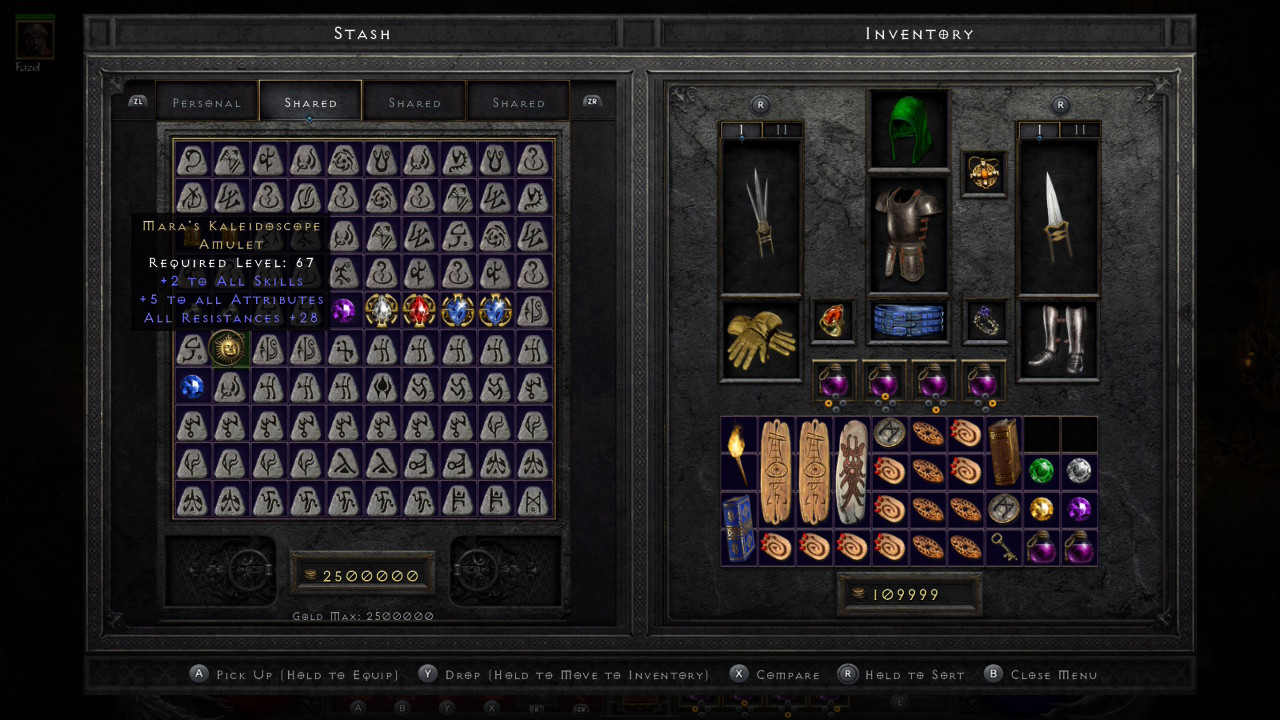Pick the green emerald in the inventory

pos(1041,470)
